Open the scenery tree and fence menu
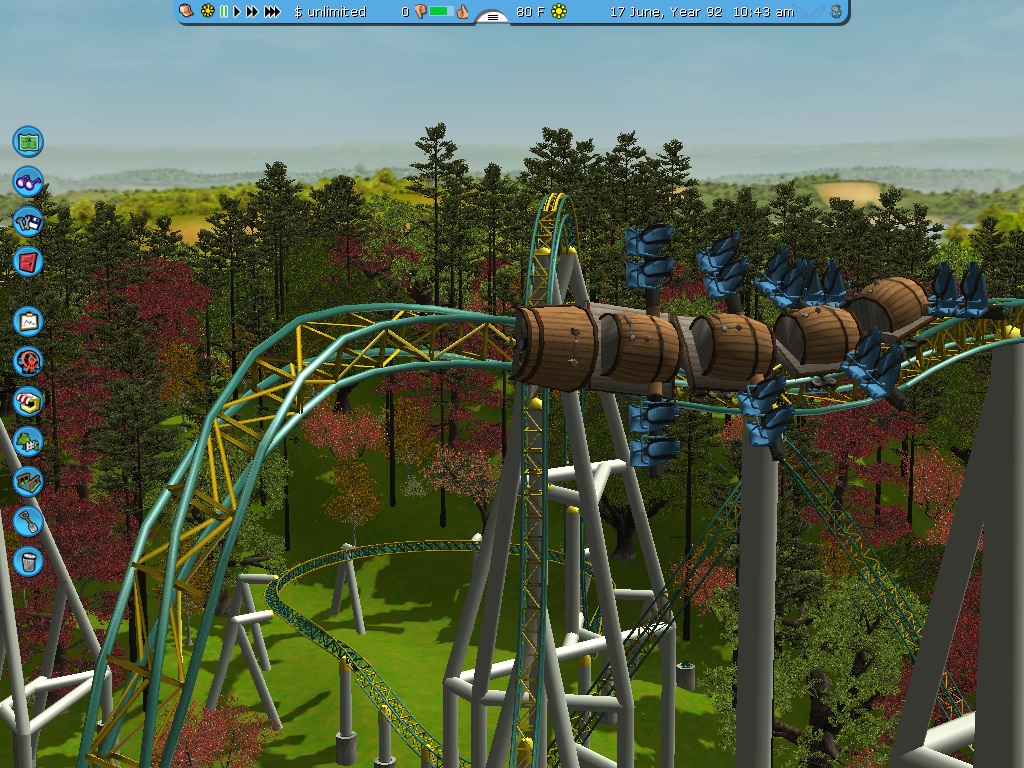The height and width of the screenshot is (768, 1024). [28, 440]
